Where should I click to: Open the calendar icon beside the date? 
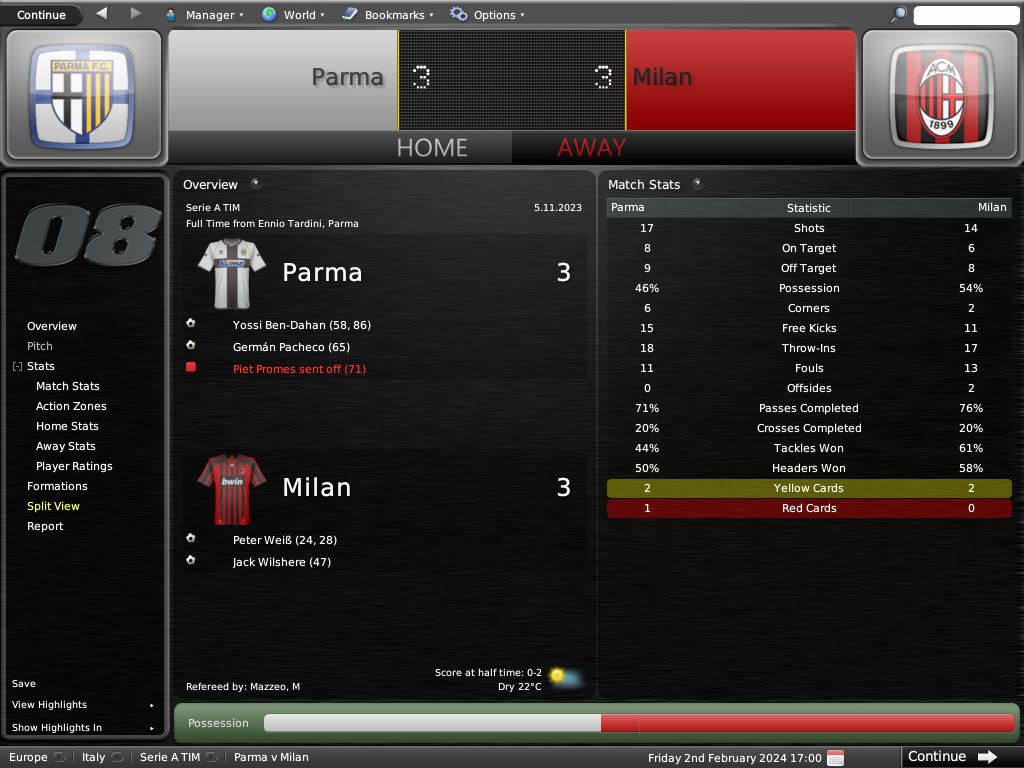click(836, 757)
